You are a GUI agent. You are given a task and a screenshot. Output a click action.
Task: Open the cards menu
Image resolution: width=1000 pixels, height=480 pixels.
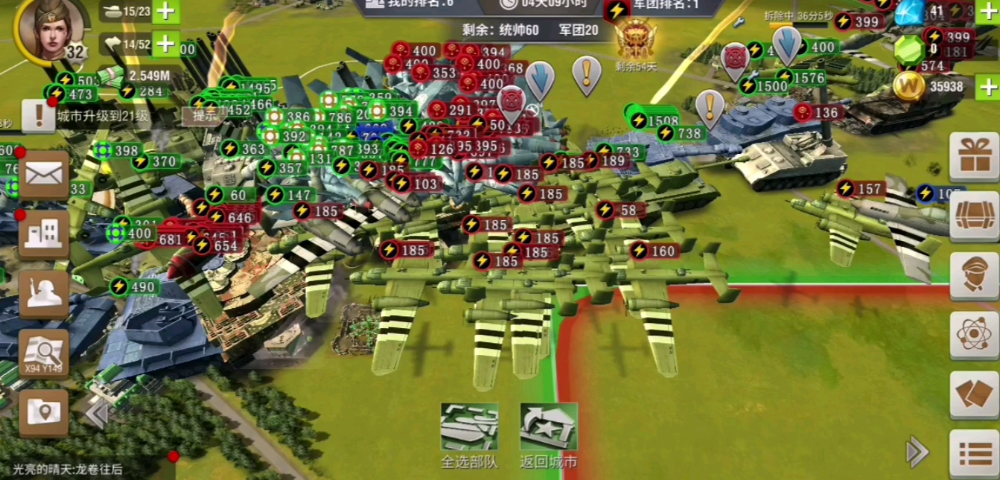[973, 392]
